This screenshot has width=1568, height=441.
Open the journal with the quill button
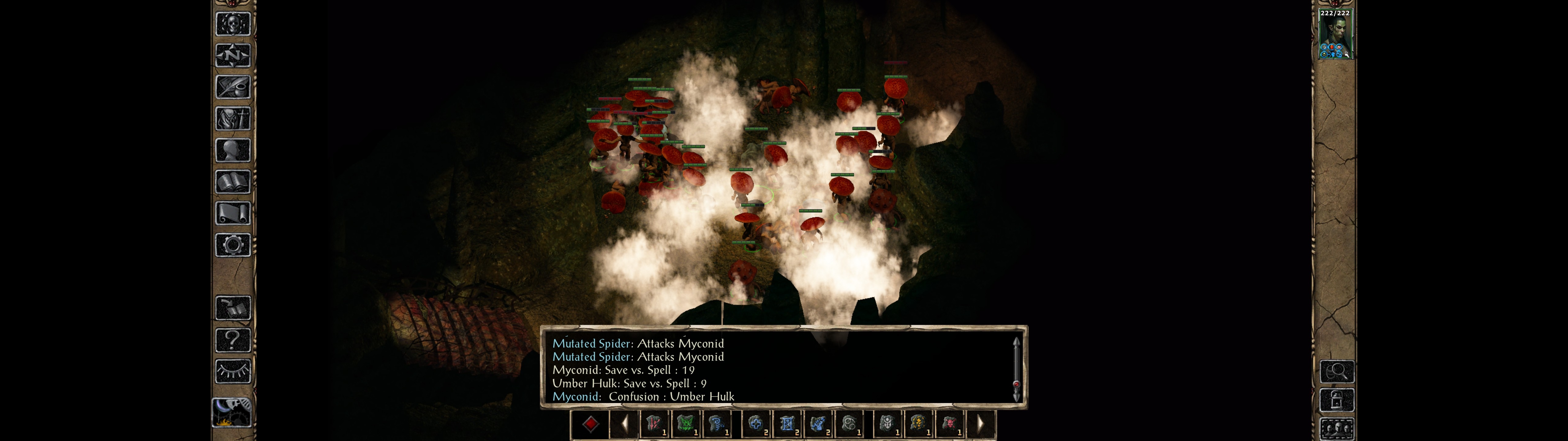232,87
